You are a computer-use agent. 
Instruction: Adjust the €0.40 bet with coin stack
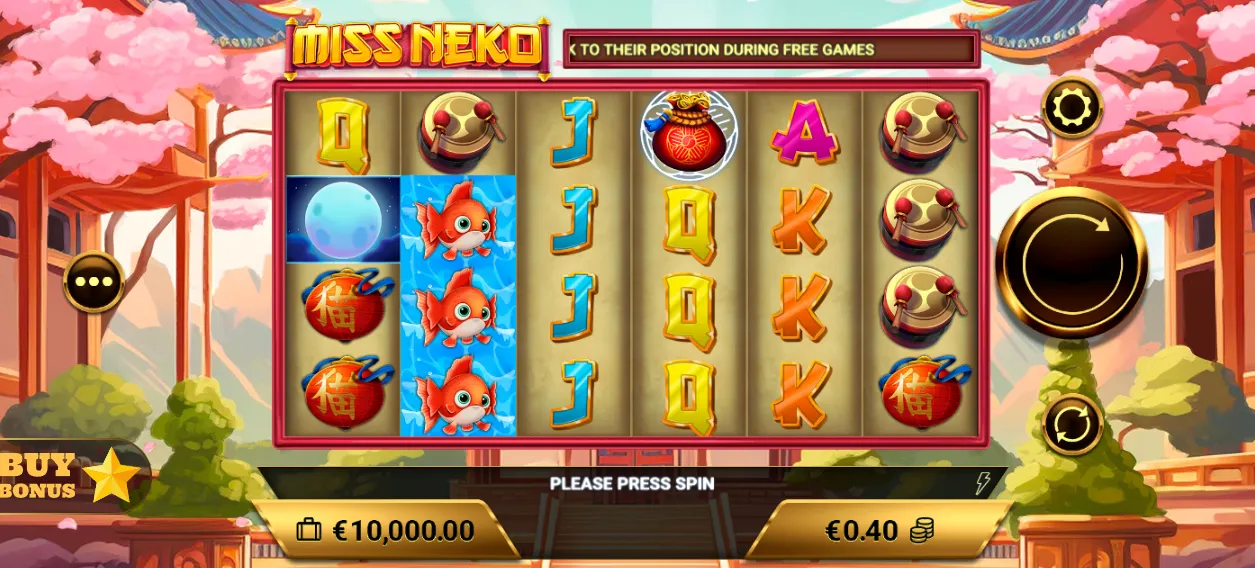coord(878,531)
